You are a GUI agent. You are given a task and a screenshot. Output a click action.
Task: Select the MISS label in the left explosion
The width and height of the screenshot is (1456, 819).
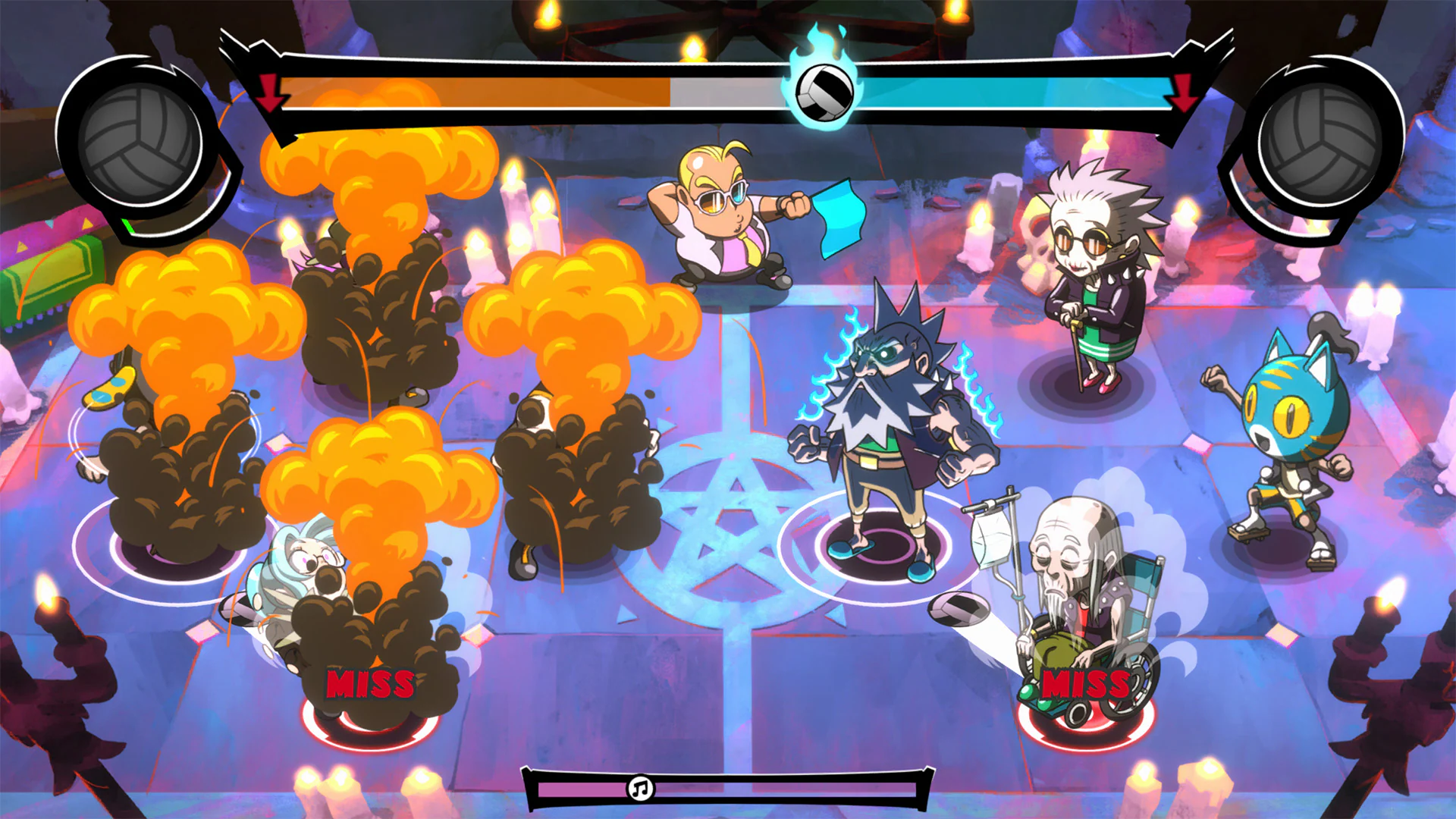371,684
